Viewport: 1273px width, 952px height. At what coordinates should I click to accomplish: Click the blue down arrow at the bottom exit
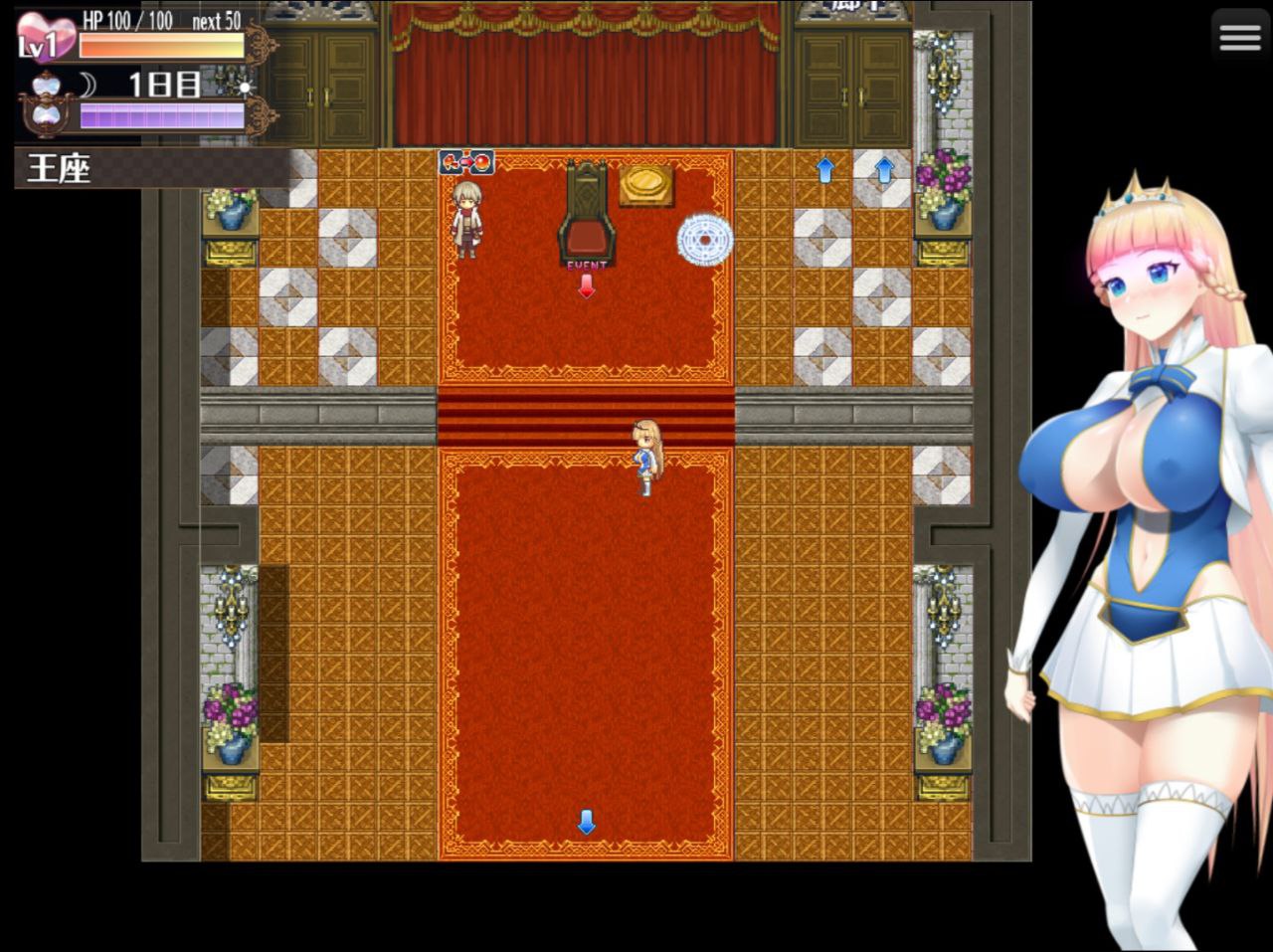(x=587, y=823)
